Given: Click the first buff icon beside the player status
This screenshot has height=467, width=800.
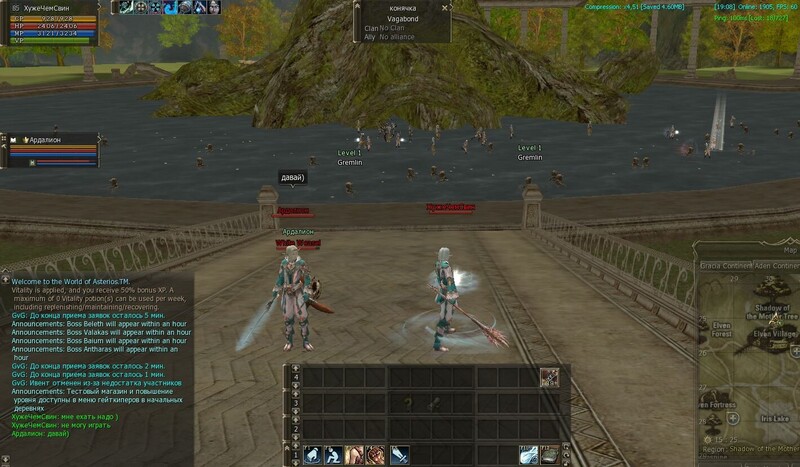Looking at the screenshot, I should point(126,7).
